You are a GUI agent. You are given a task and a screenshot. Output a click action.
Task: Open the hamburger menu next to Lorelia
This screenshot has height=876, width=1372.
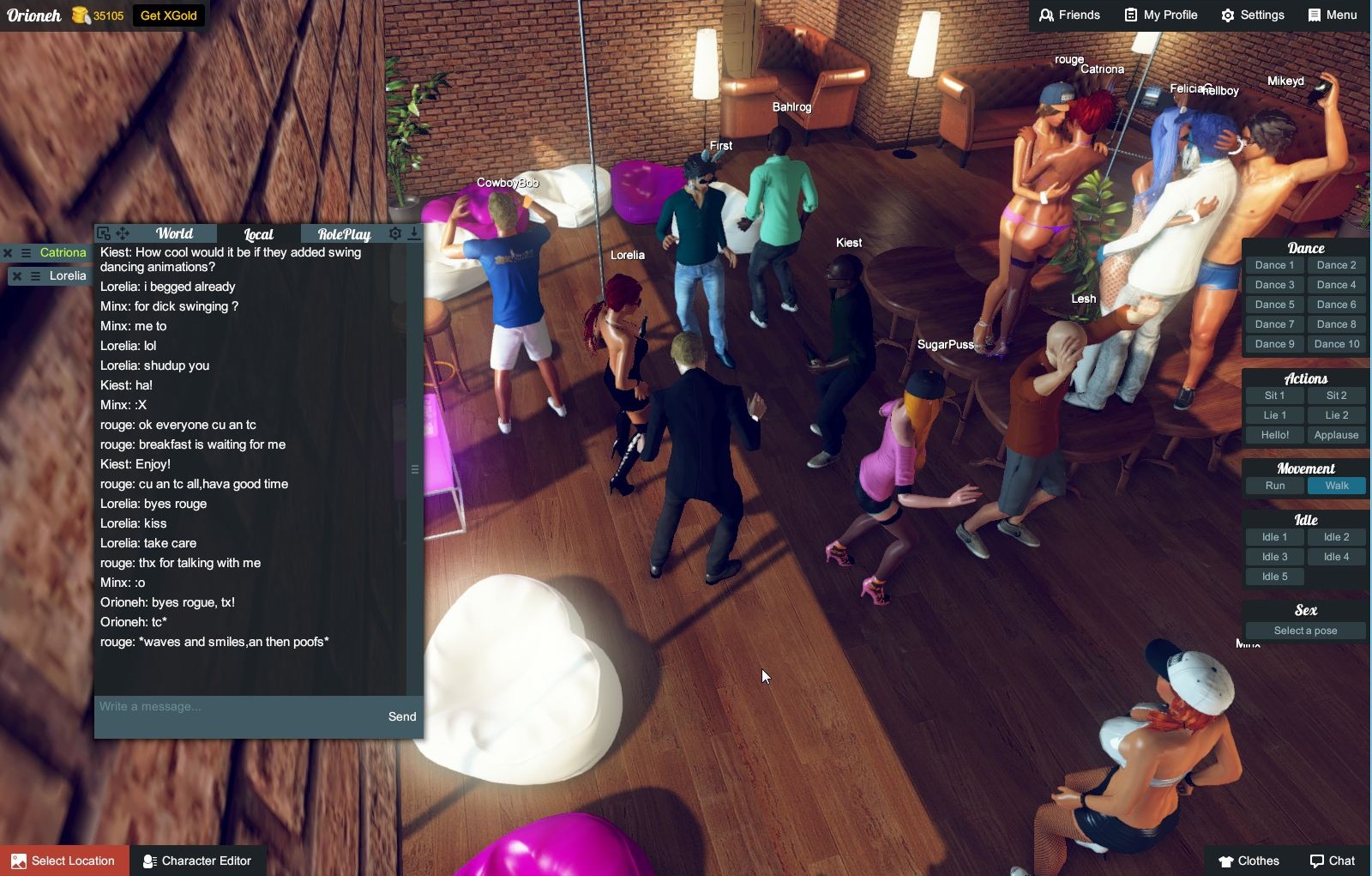pyautogui.click(x=33, y=275)
